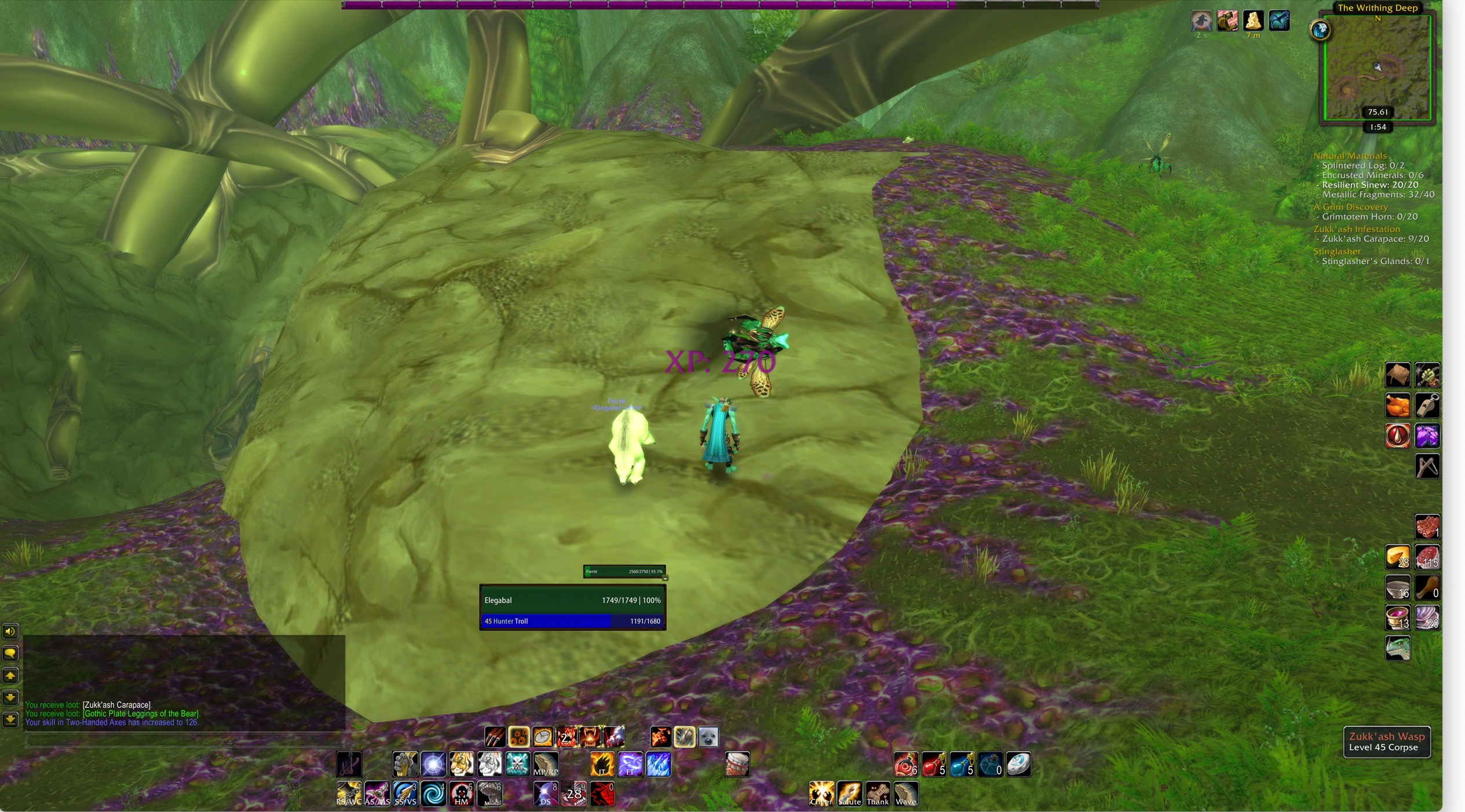
Task: Fire the SS/VS arrow ability
Action: pos(405,793)
